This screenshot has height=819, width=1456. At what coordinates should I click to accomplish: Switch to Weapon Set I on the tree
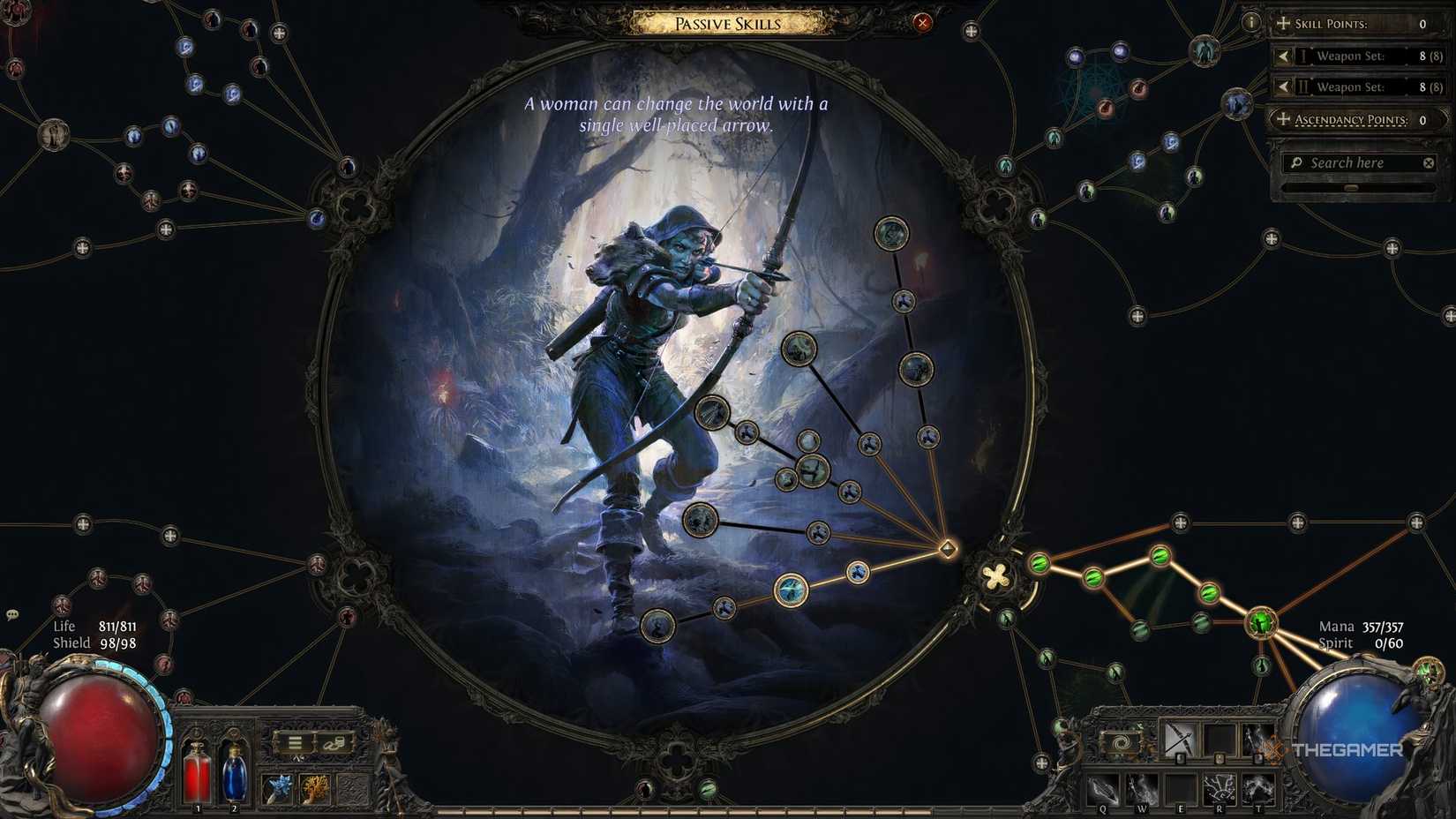click(x=1348, y=56)
